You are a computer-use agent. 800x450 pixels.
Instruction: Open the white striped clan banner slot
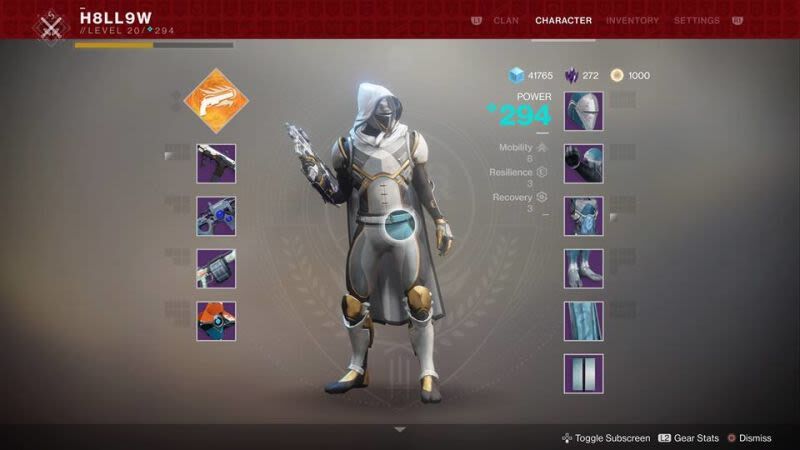coord(583,373)
